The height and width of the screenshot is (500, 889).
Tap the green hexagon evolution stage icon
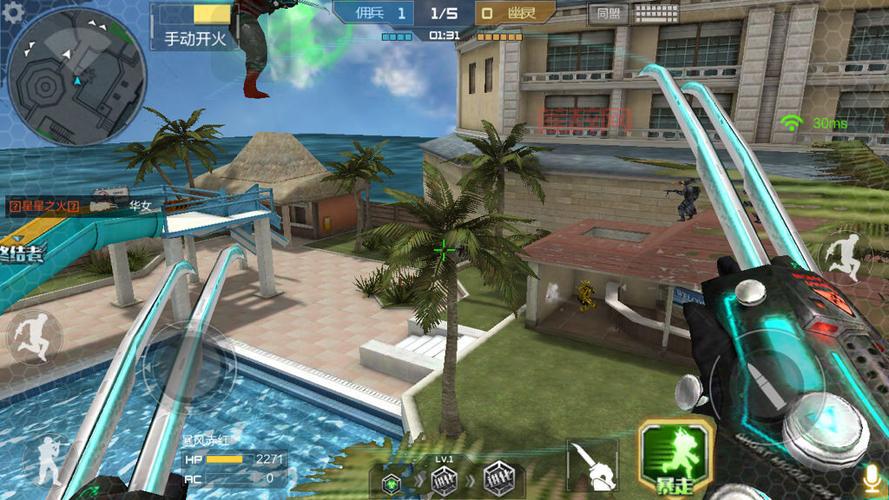click(391, 480)
